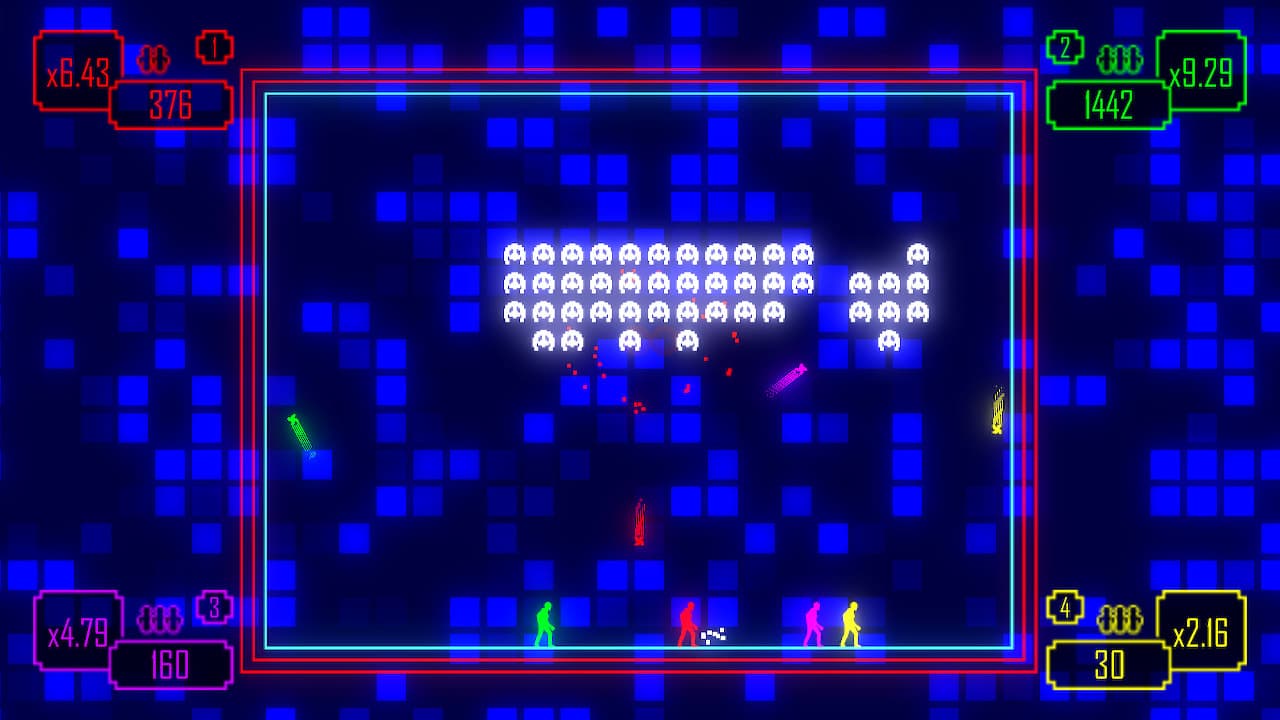Click Player 2's score panel showing 1442

pyautogui.click(x=1108, y=106)
